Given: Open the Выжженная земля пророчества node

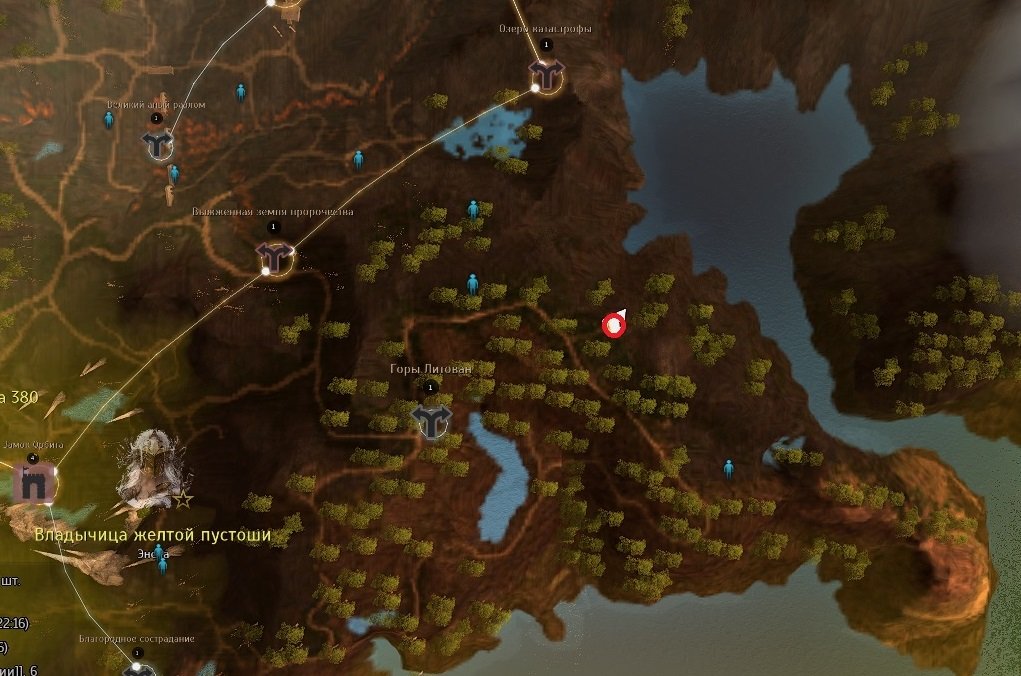Looking at the screenshot, I should tap(273, 255).
